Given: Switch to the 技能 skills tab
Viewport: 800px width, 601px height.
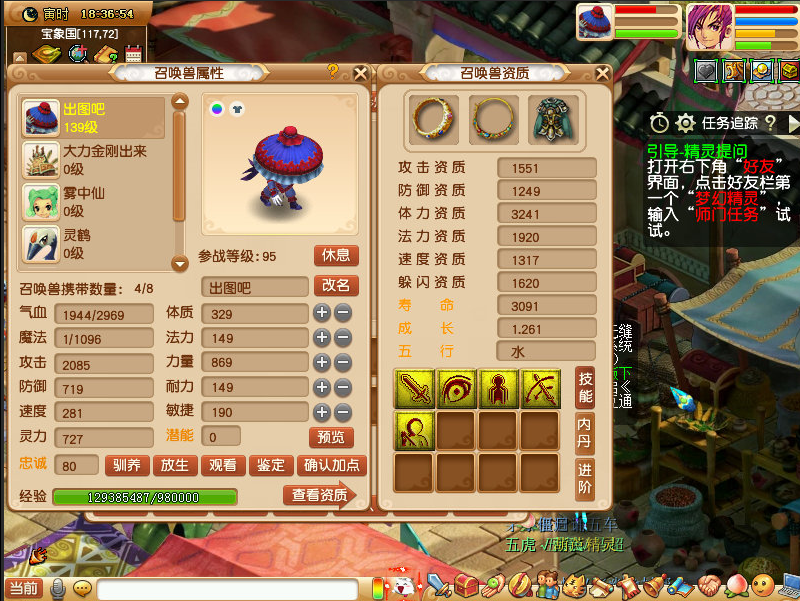Looking at the screenshot, I should [585, 387].
